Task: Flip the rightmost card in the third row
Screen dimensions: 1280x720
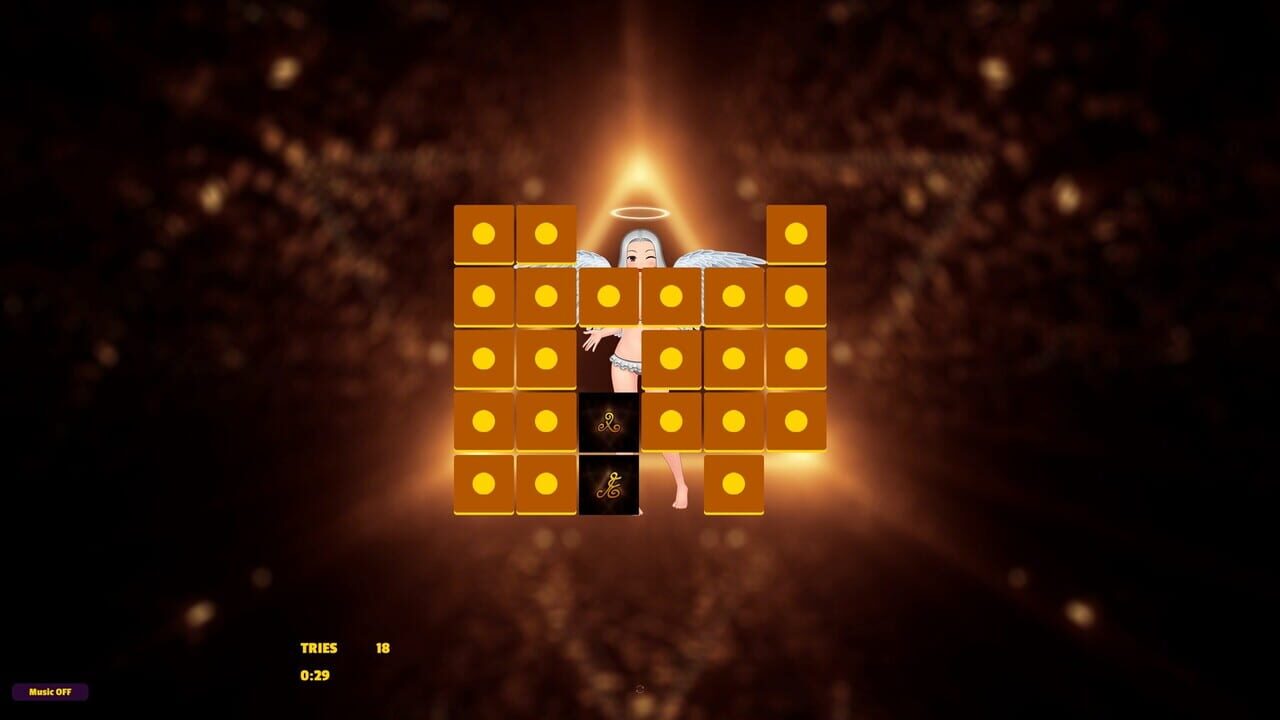Action: pyautogui.click(x=797, y=360)
